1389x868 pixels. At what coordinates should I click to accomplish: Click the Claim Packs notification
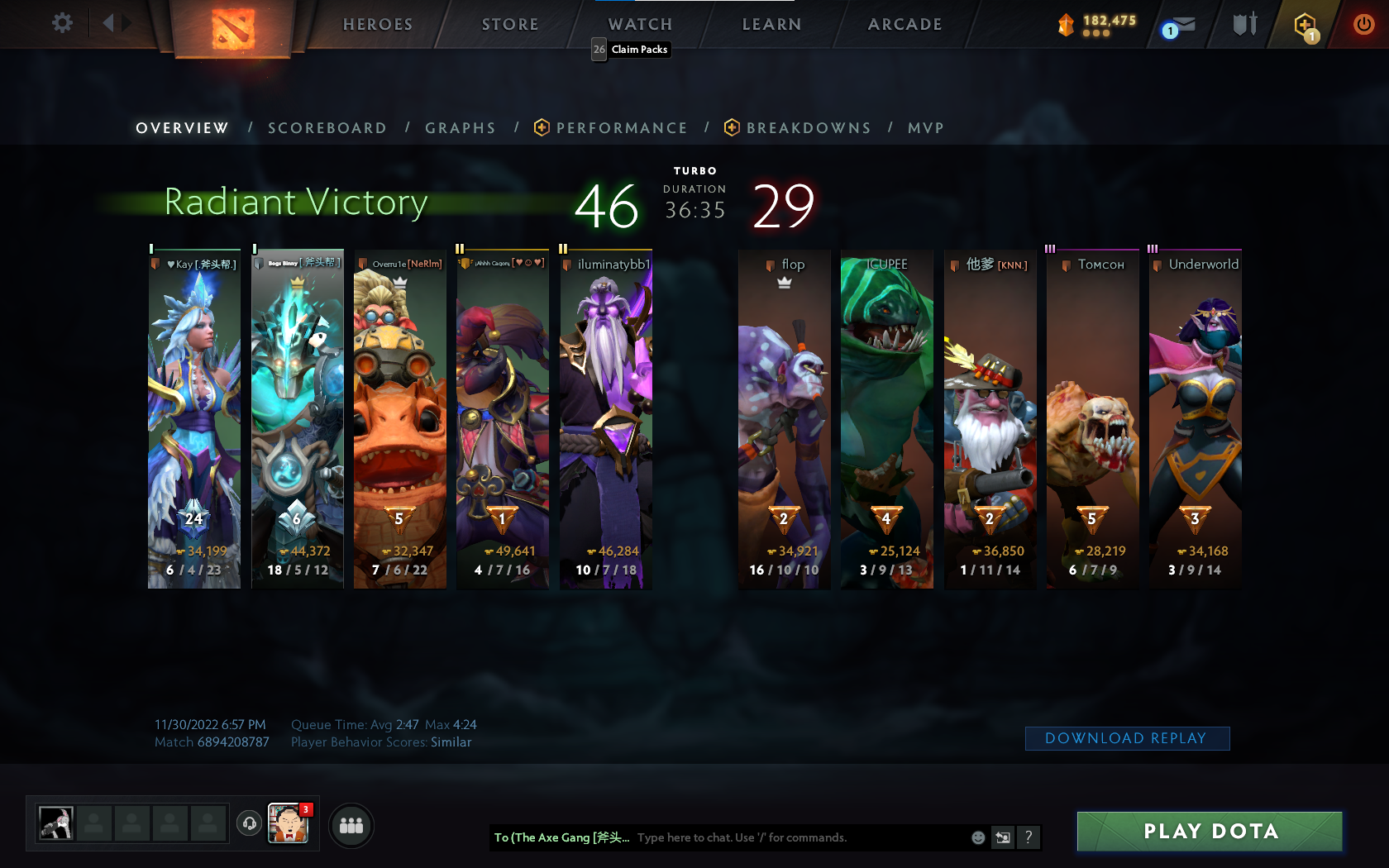pyautogui.click(x=631, y=50)
